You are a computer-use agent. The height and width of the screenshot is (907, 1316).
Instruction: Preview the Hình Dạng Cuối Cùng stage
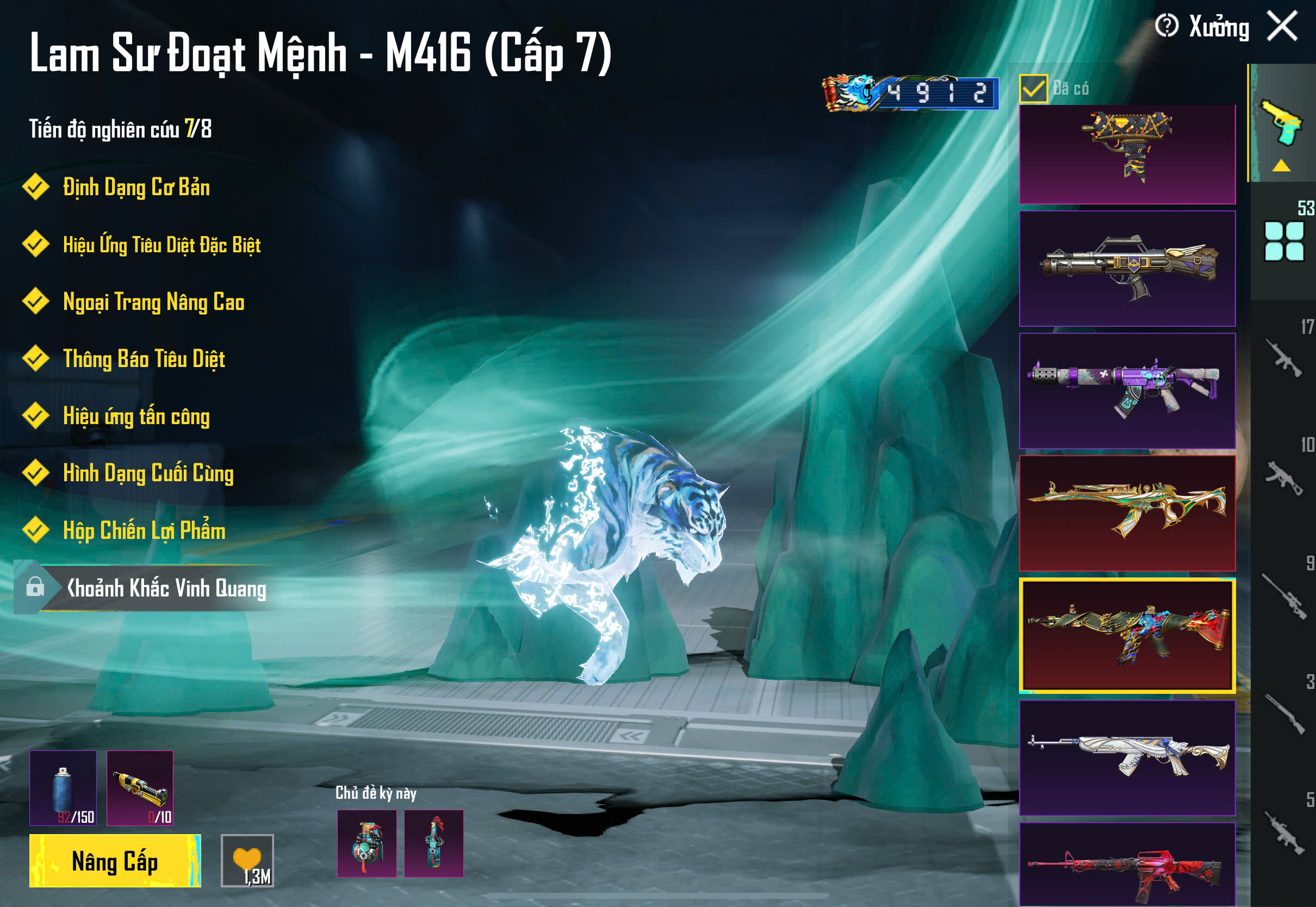point(148,474)
